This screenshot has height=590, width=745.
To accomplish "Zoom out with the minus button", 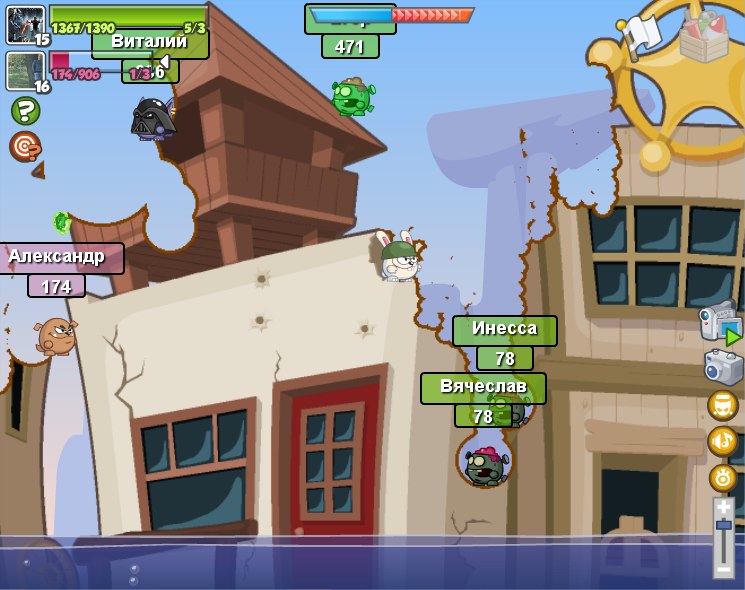I will 723,569.
